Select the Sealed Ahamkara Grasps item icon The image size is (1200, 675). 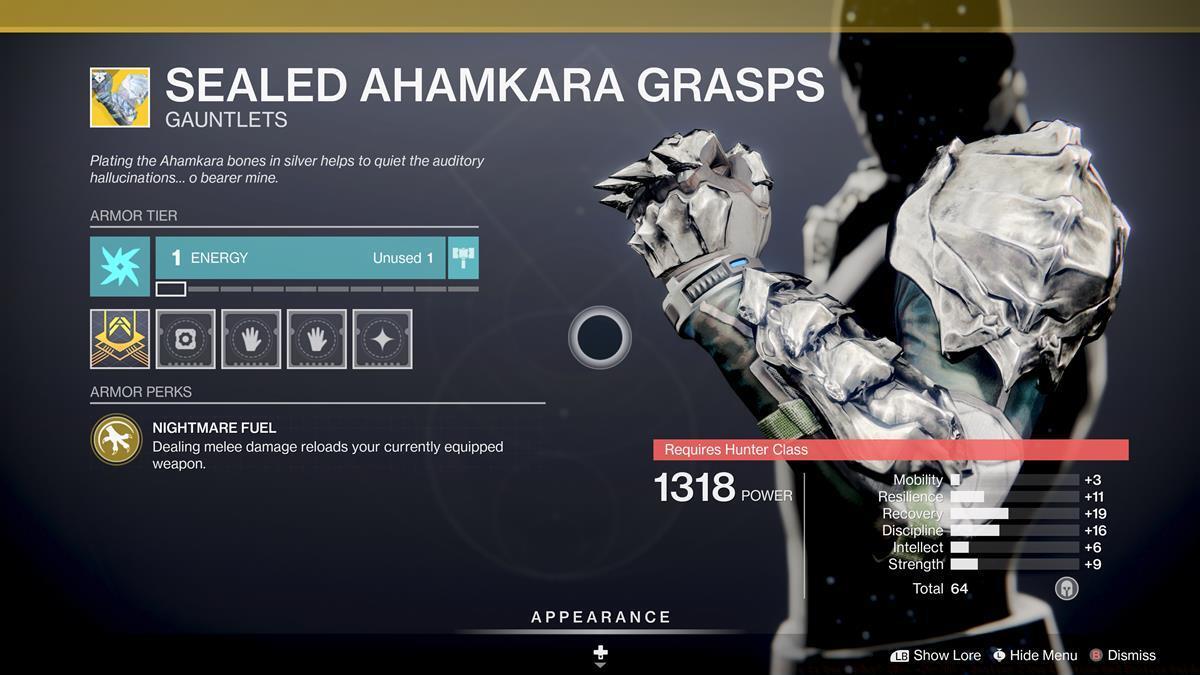(120, 97)
